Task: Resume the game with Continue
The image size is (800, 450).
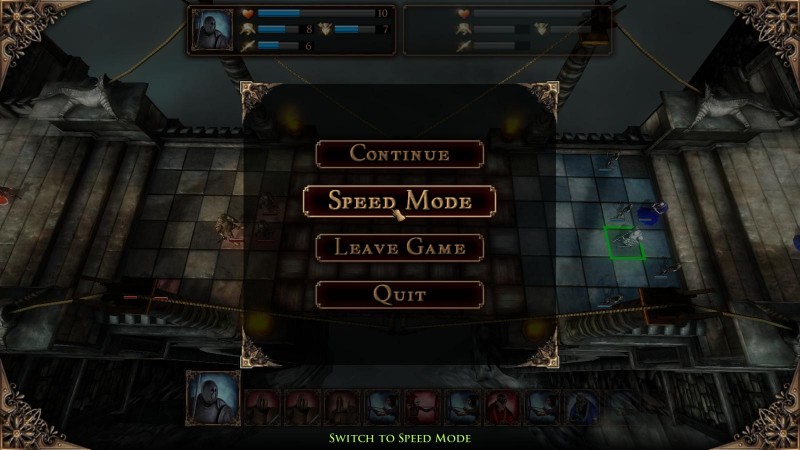Action: [399, 154]
